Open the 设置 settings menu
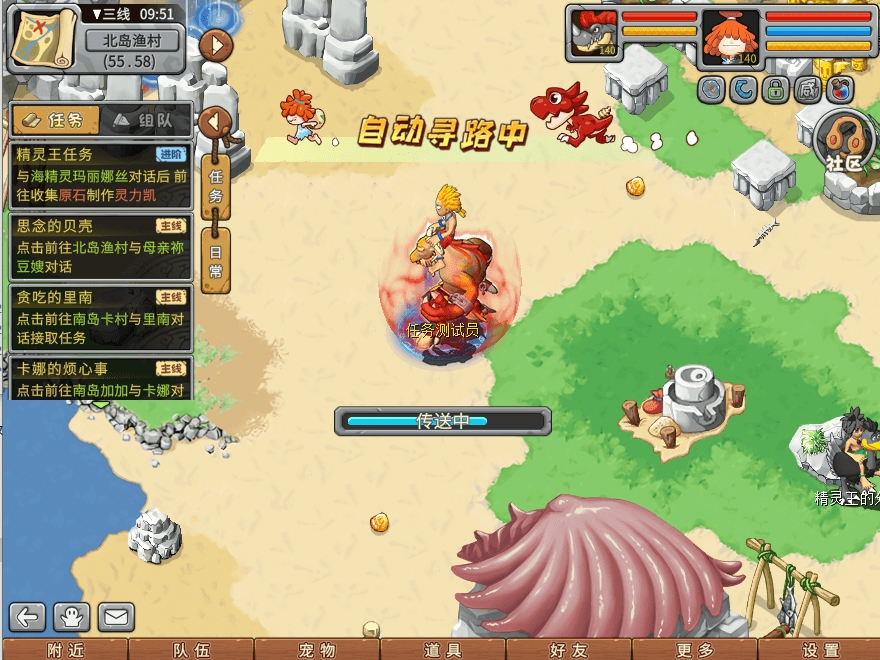Image resolution: width=880 pixels, height=660 pixels. point(822,650)
